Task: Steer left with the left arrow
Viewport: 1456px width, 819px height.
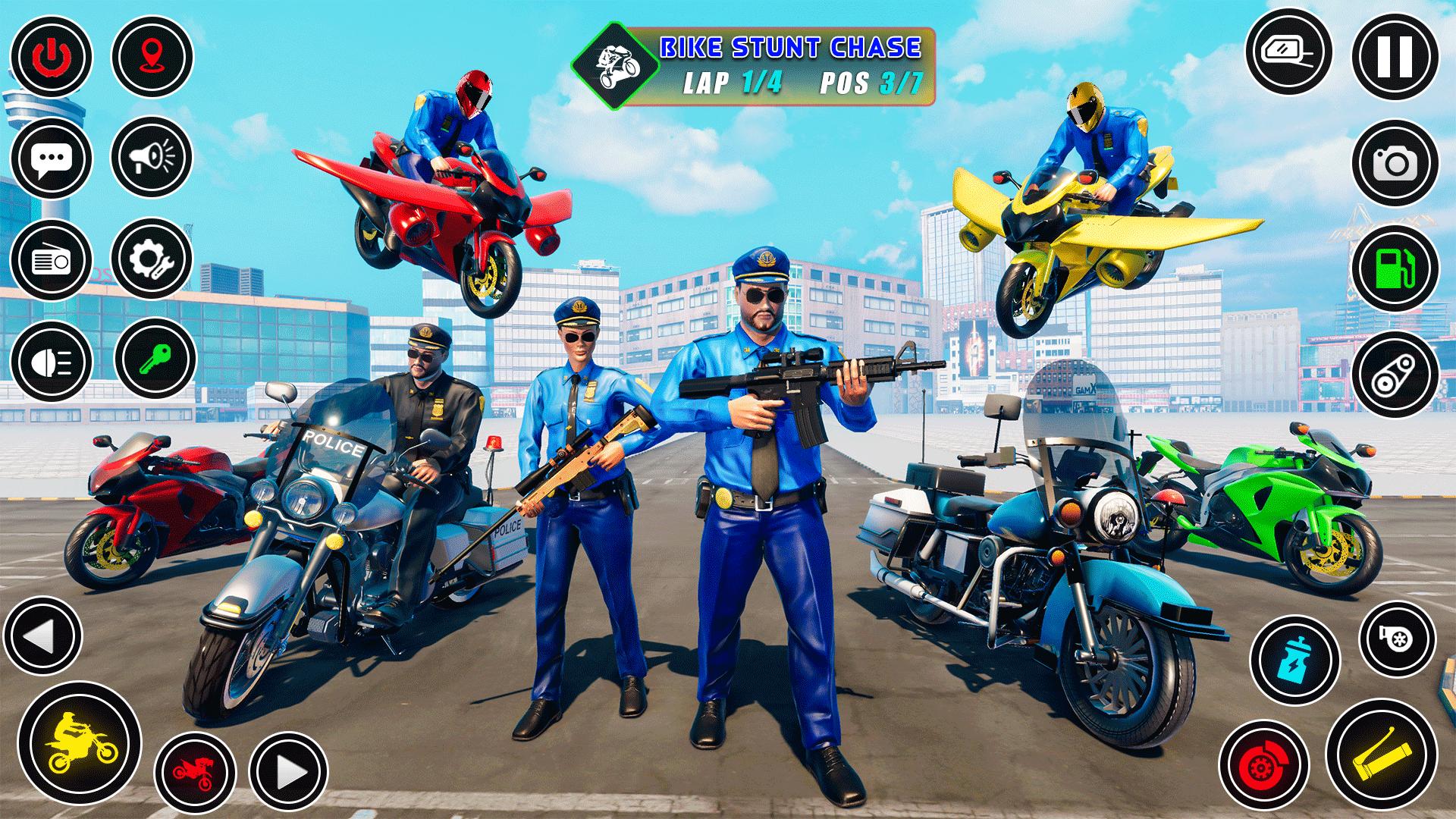Action: coord(42,635)
